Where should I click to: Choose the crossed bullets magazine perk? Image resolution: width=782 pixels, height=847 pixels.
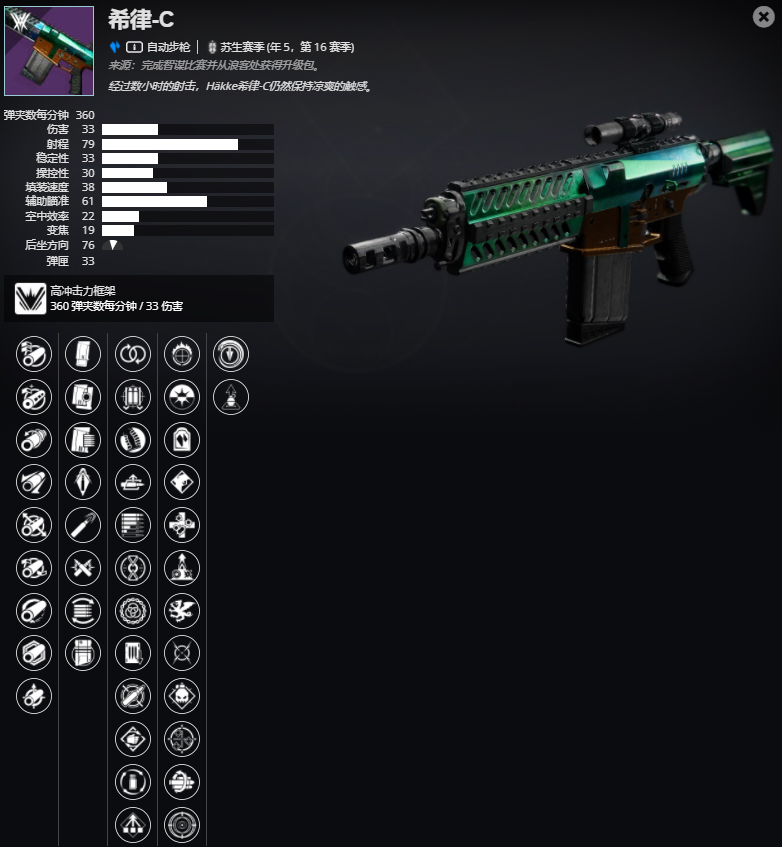pyautogui.click(x=83, y=568)
